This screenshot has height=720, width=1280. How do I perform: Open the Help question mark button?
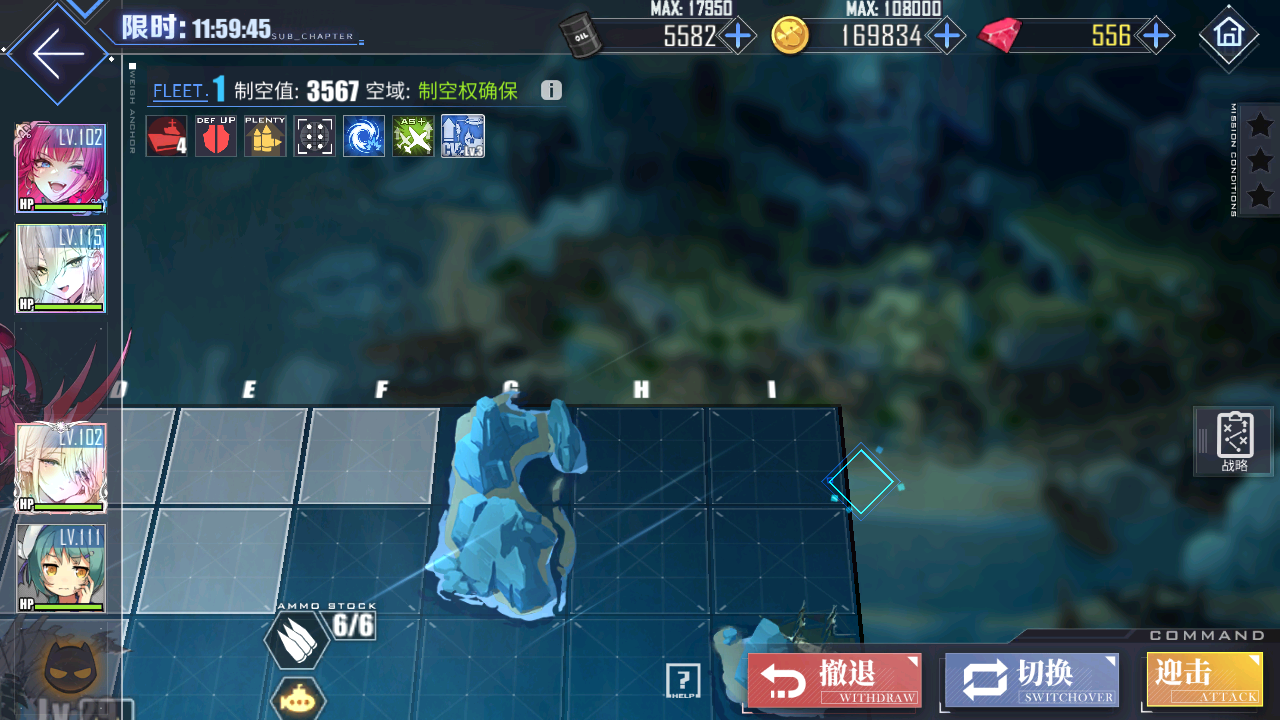(x=683, y=680)
